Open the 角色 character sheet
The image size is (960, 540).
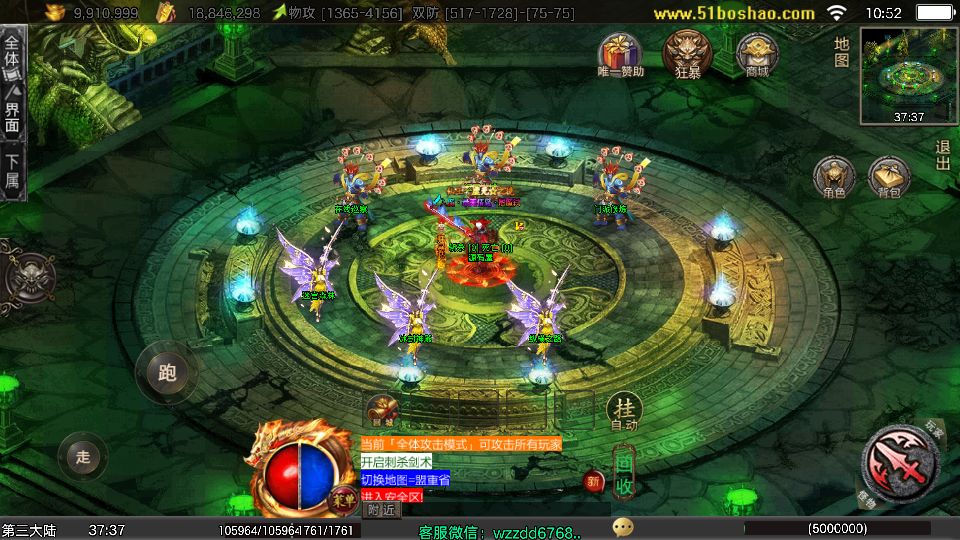834,177
